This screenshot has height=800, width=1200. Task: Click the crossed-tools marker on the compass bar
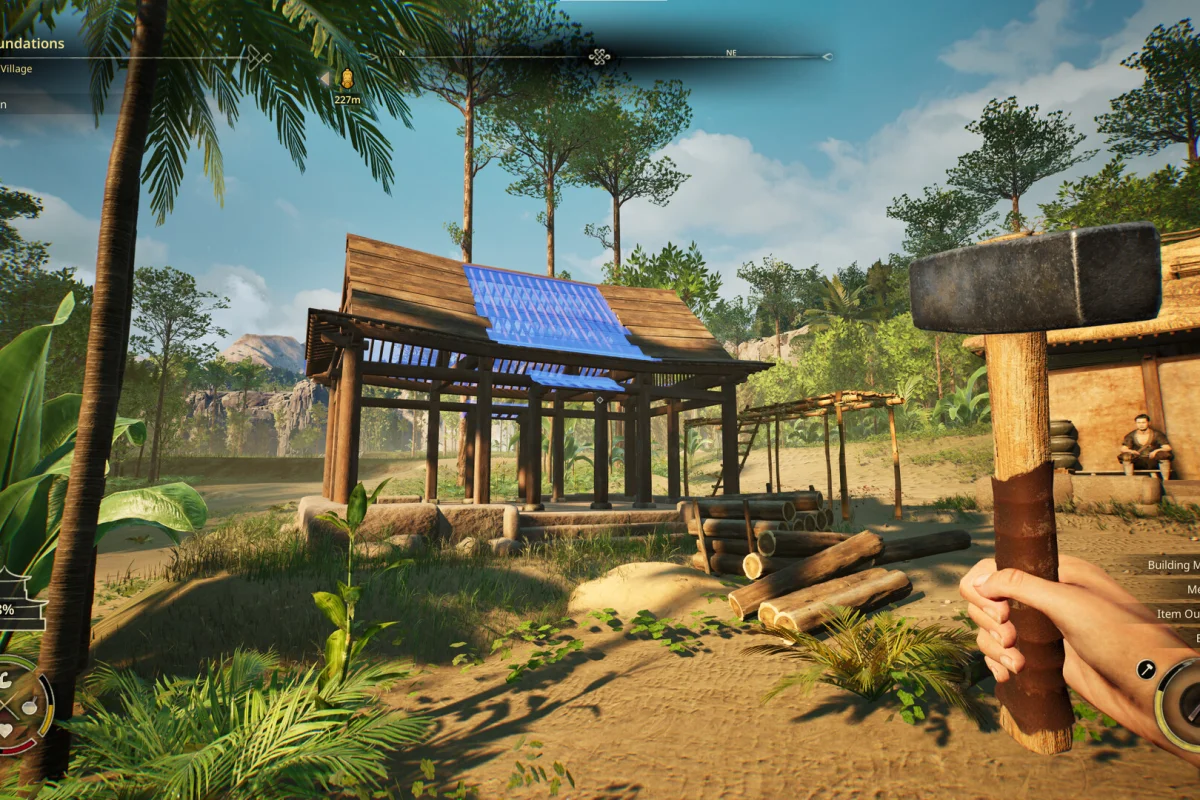258,58
